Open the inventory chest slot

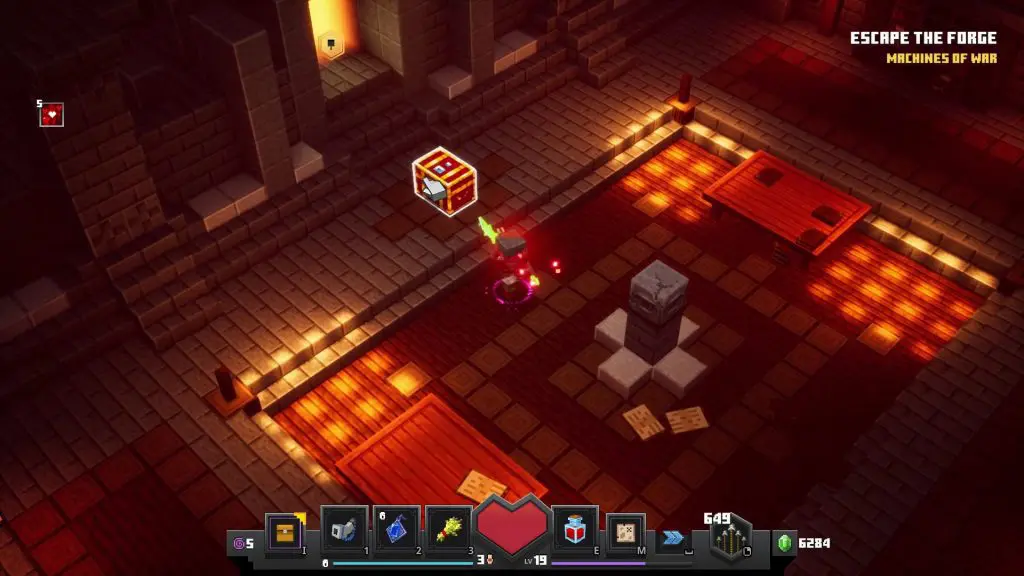pos(284,532)
